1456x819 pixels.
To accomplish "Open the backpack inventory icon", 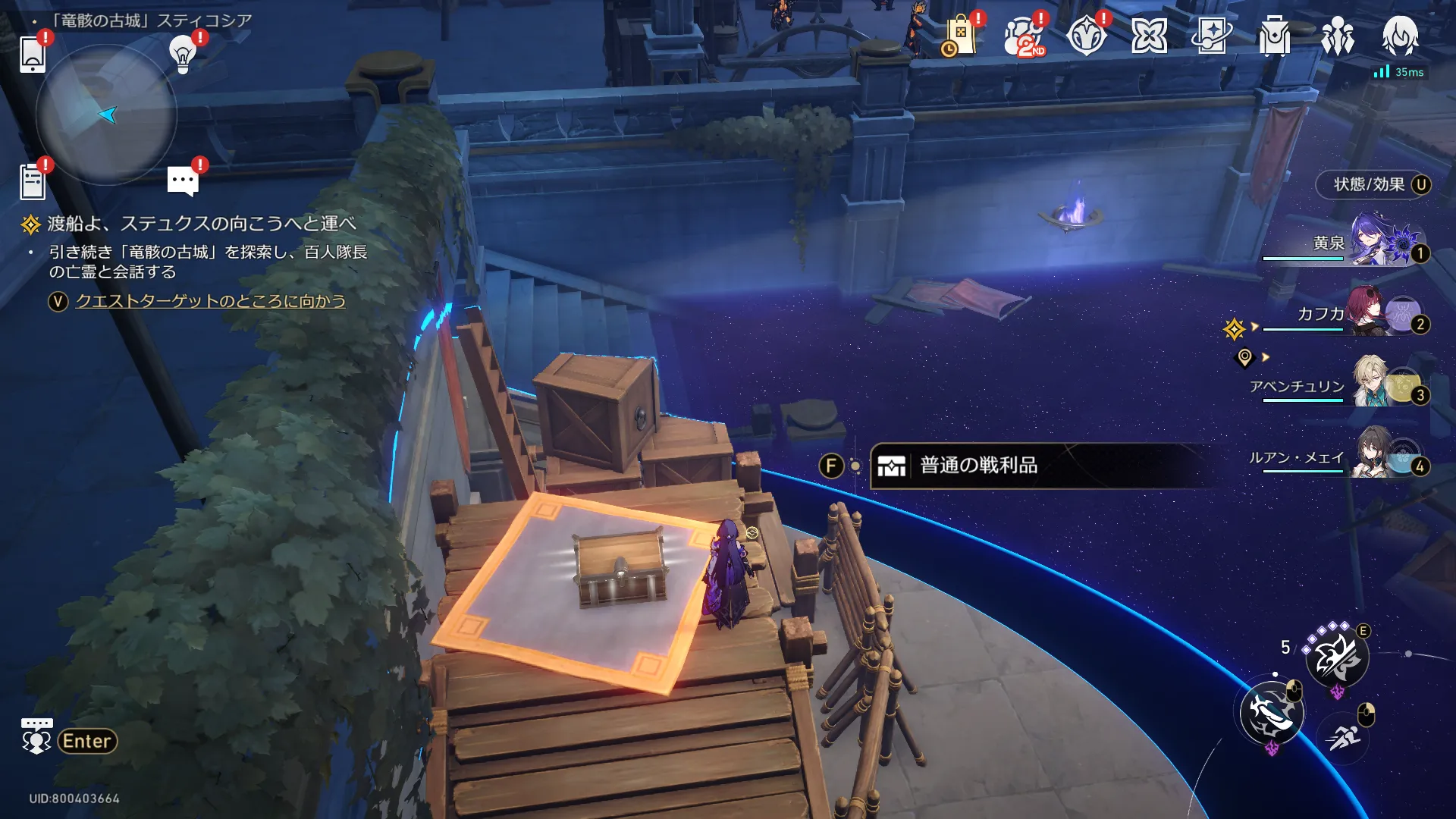I will coord(1274,36).
